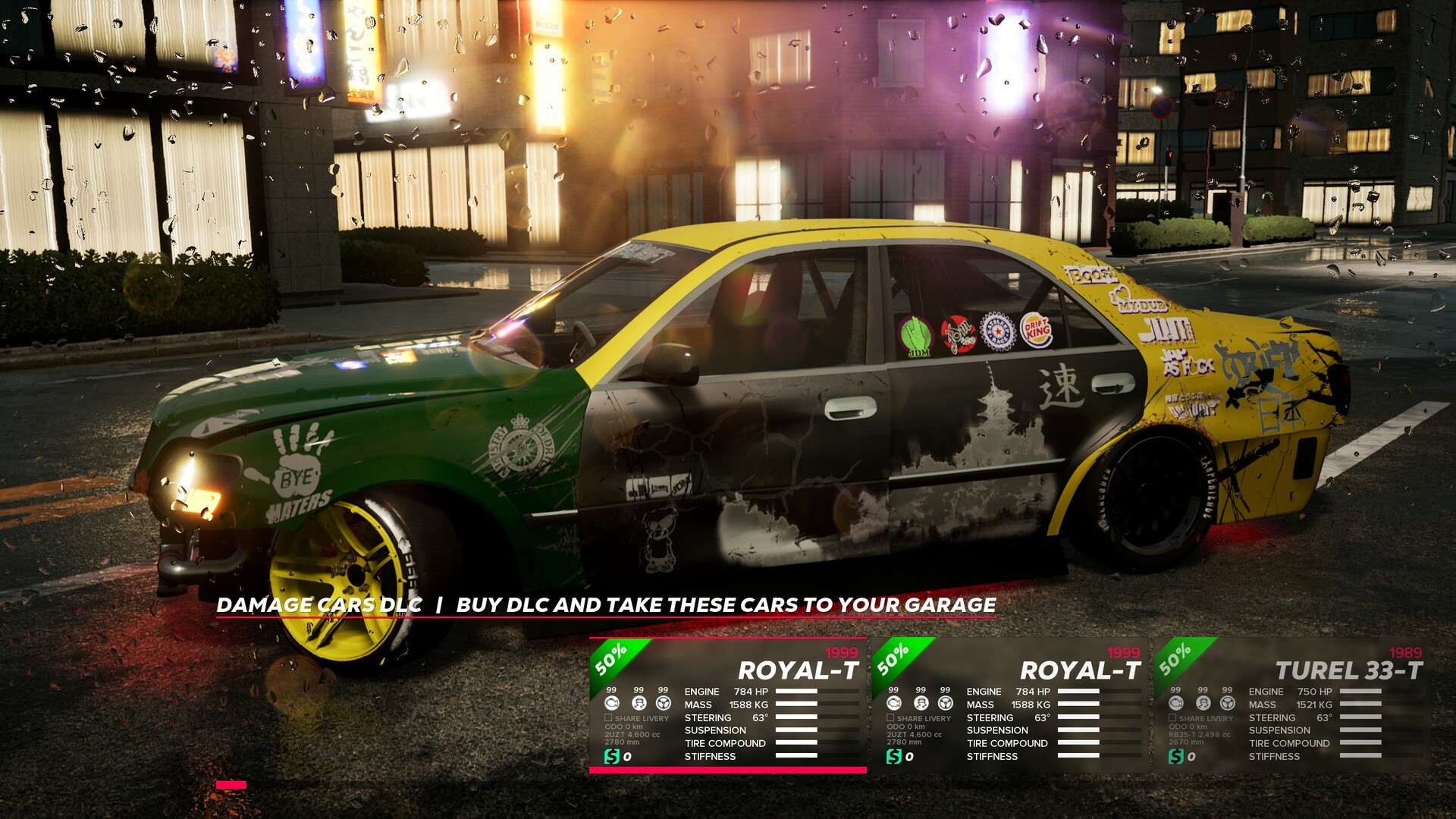Click the green S currency icon on the first ROYAL-T card
This screenshot has width=1456, height=819.
(x=613, y=755)
